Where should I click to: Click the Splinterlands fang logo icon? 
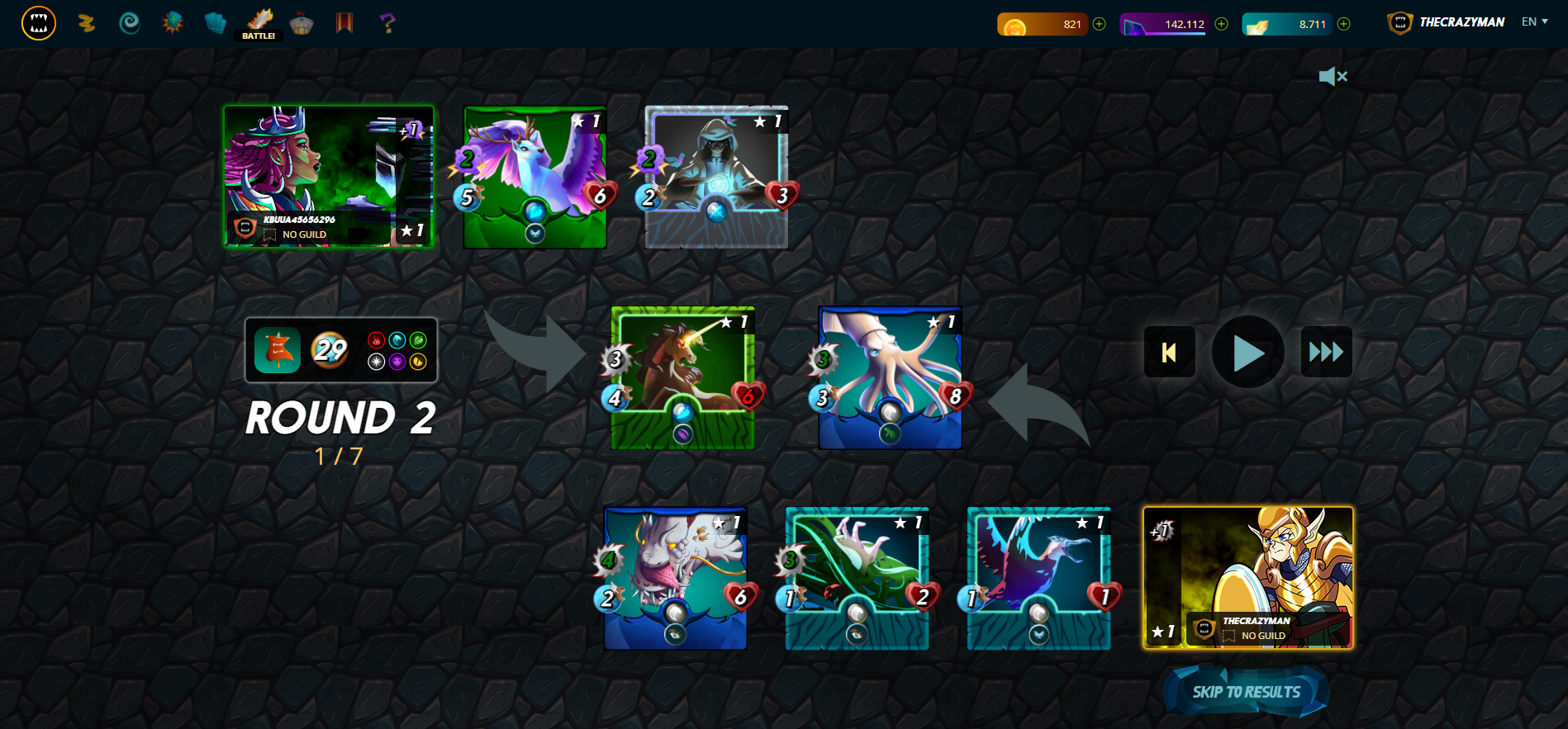point(37,23)
